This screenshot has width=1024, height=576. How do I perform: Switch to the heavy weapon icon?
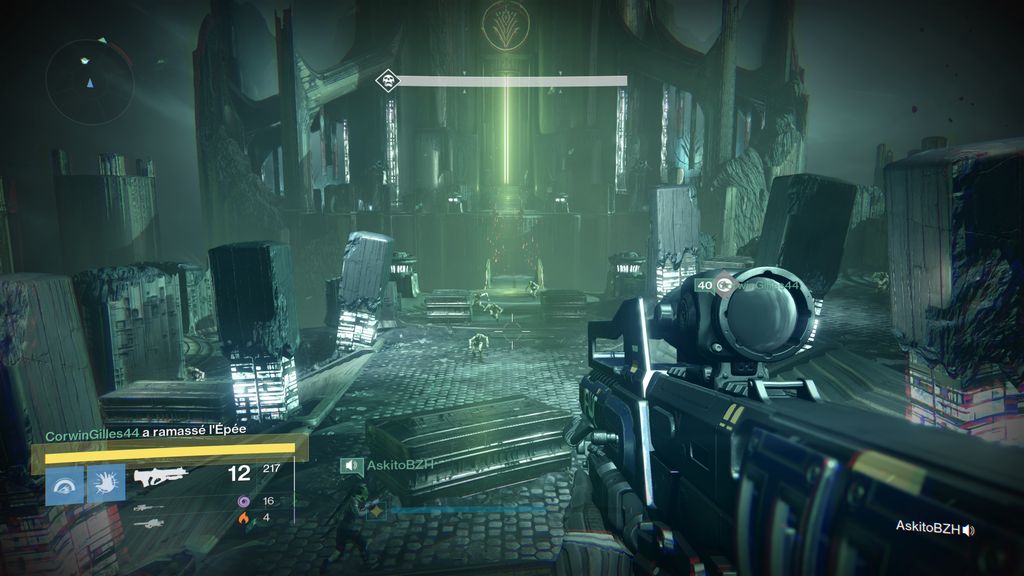tap(147, 523)
